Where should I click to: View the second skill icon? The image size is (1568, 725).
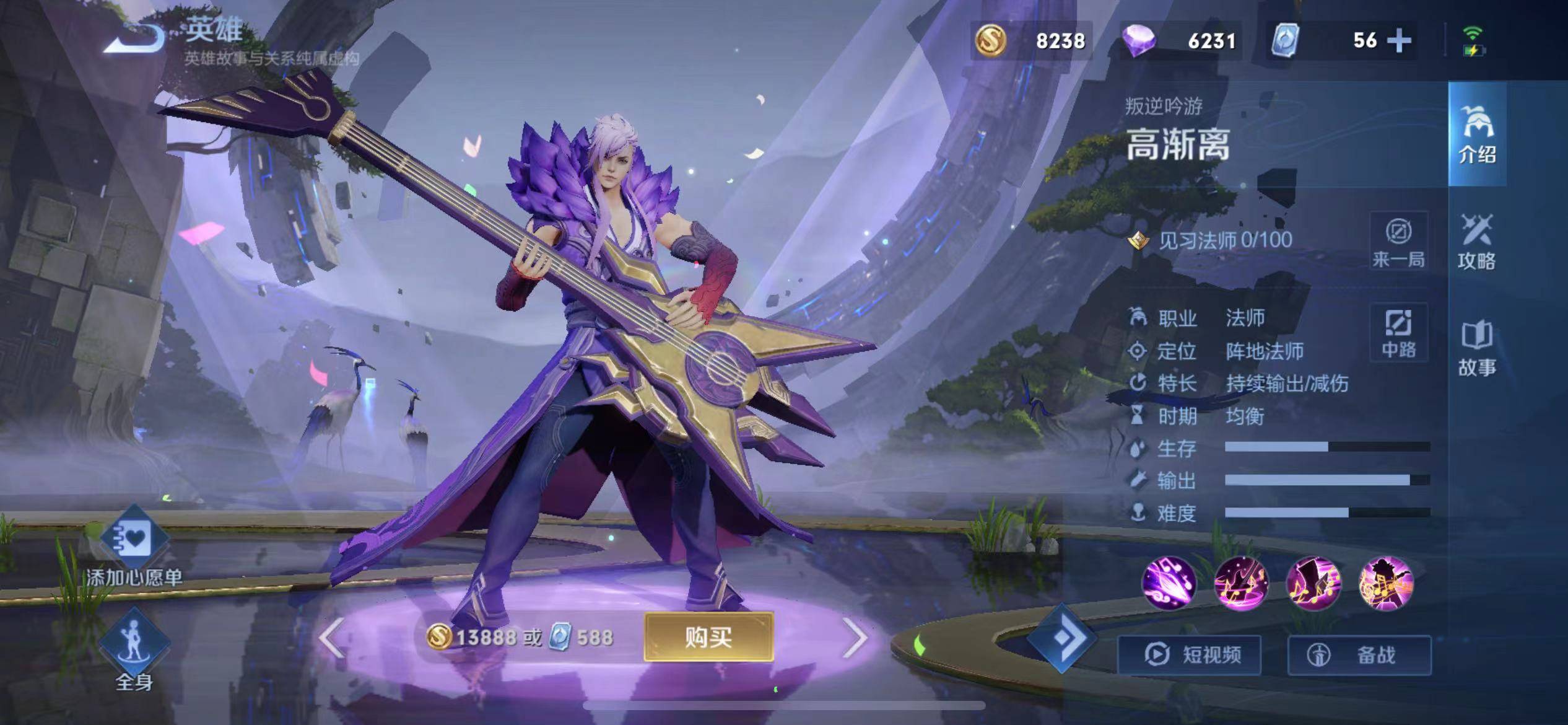click(x=1241, y=584)
